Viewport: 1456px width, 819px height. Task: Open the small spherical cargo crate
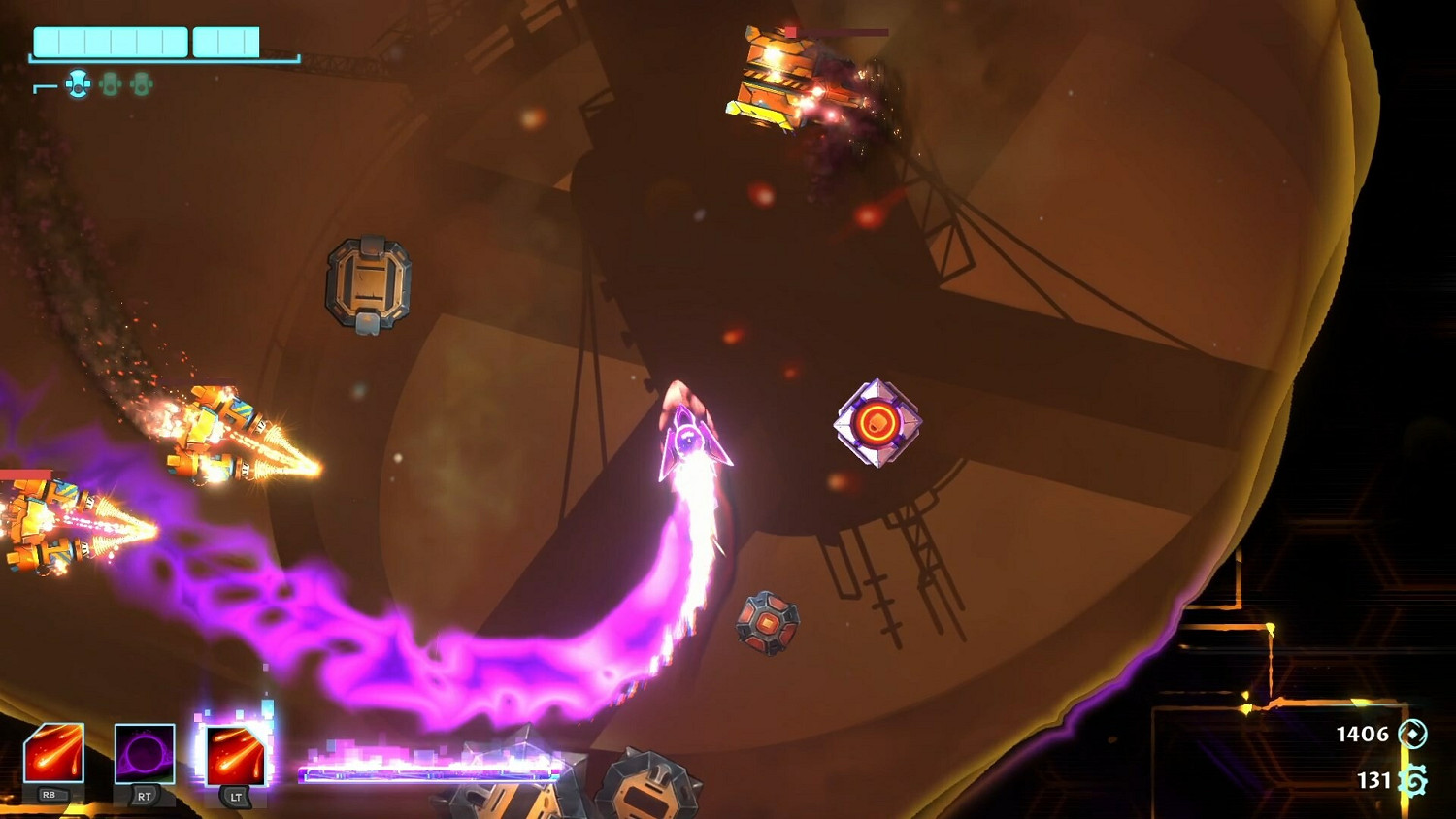click(768, 621)
